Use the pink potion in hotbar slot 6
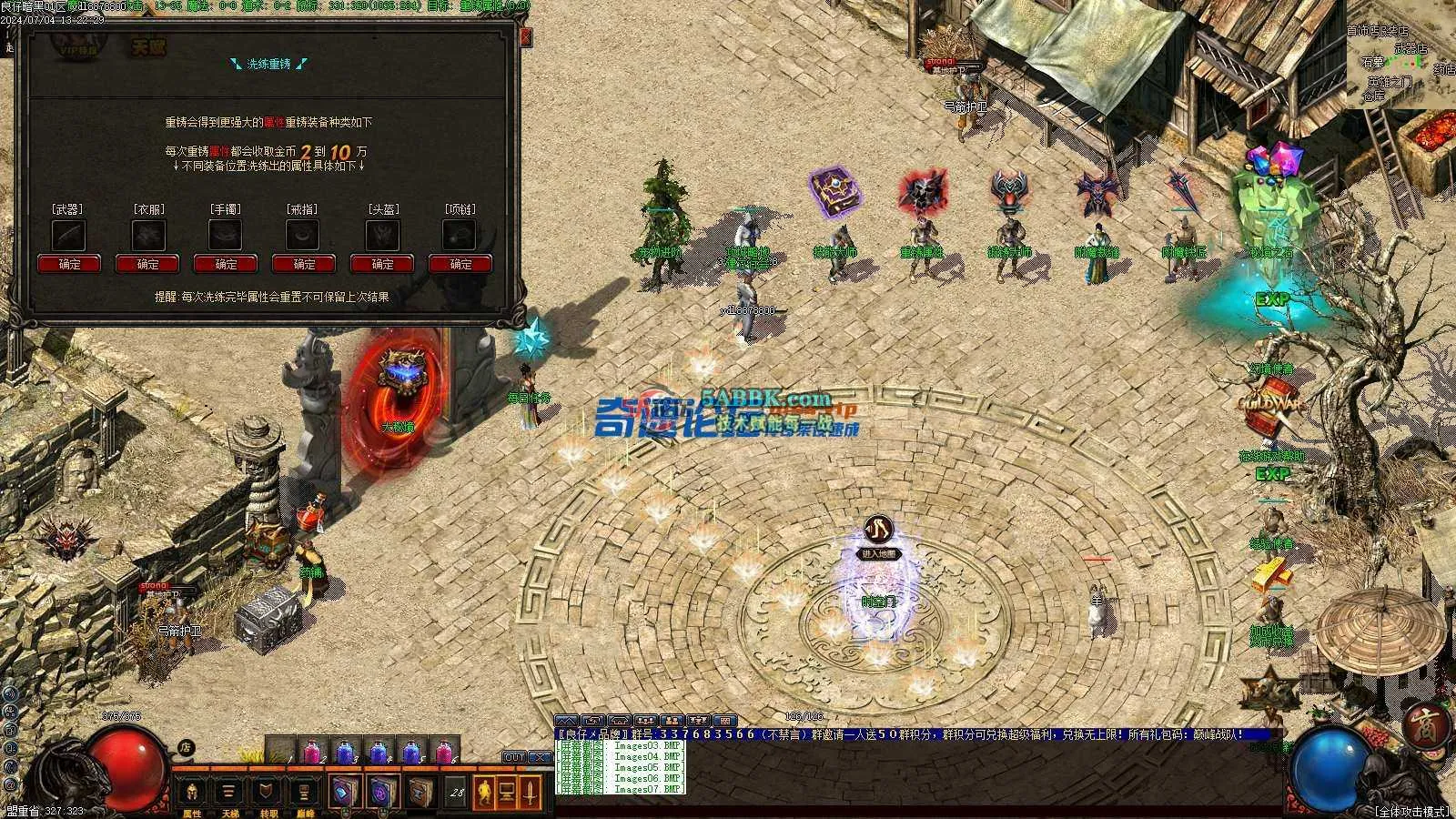Screen dimensions: 1456x819 (444, 752)
